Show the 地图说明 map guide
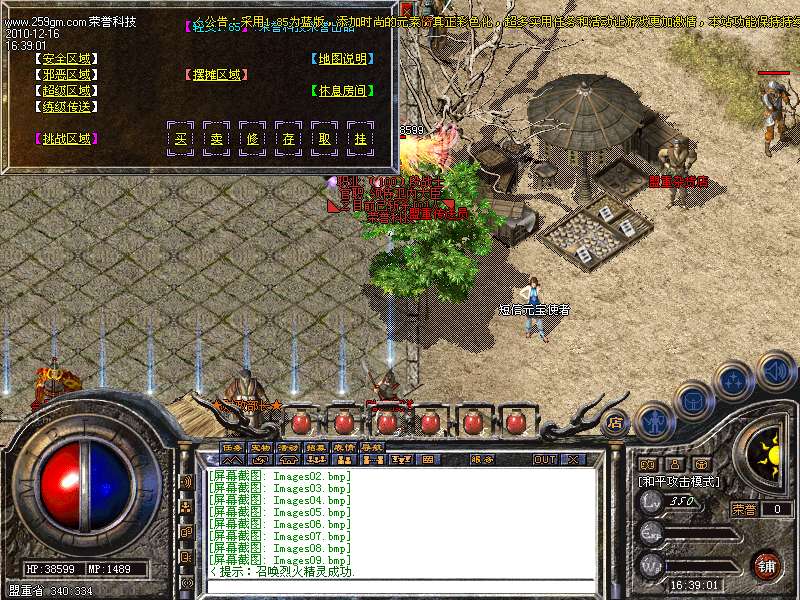The height and width of the screenshot is (600, 800). 342,58
